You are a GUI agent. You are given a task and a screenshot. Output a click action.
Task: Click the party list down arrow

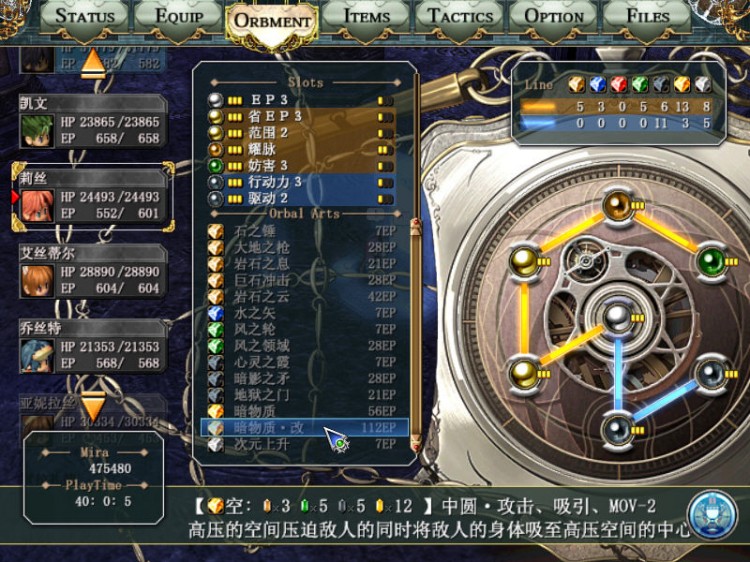click(x=92, y=406)
